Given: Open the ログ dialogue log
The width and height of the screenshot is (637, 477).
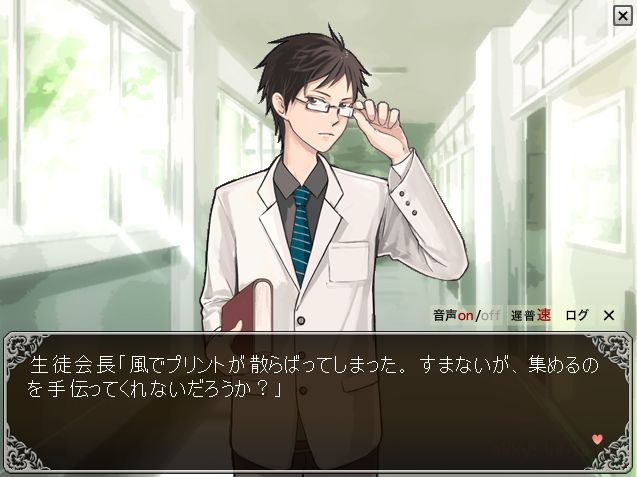Looking at the screenshot, I should [x=577, y=315].
